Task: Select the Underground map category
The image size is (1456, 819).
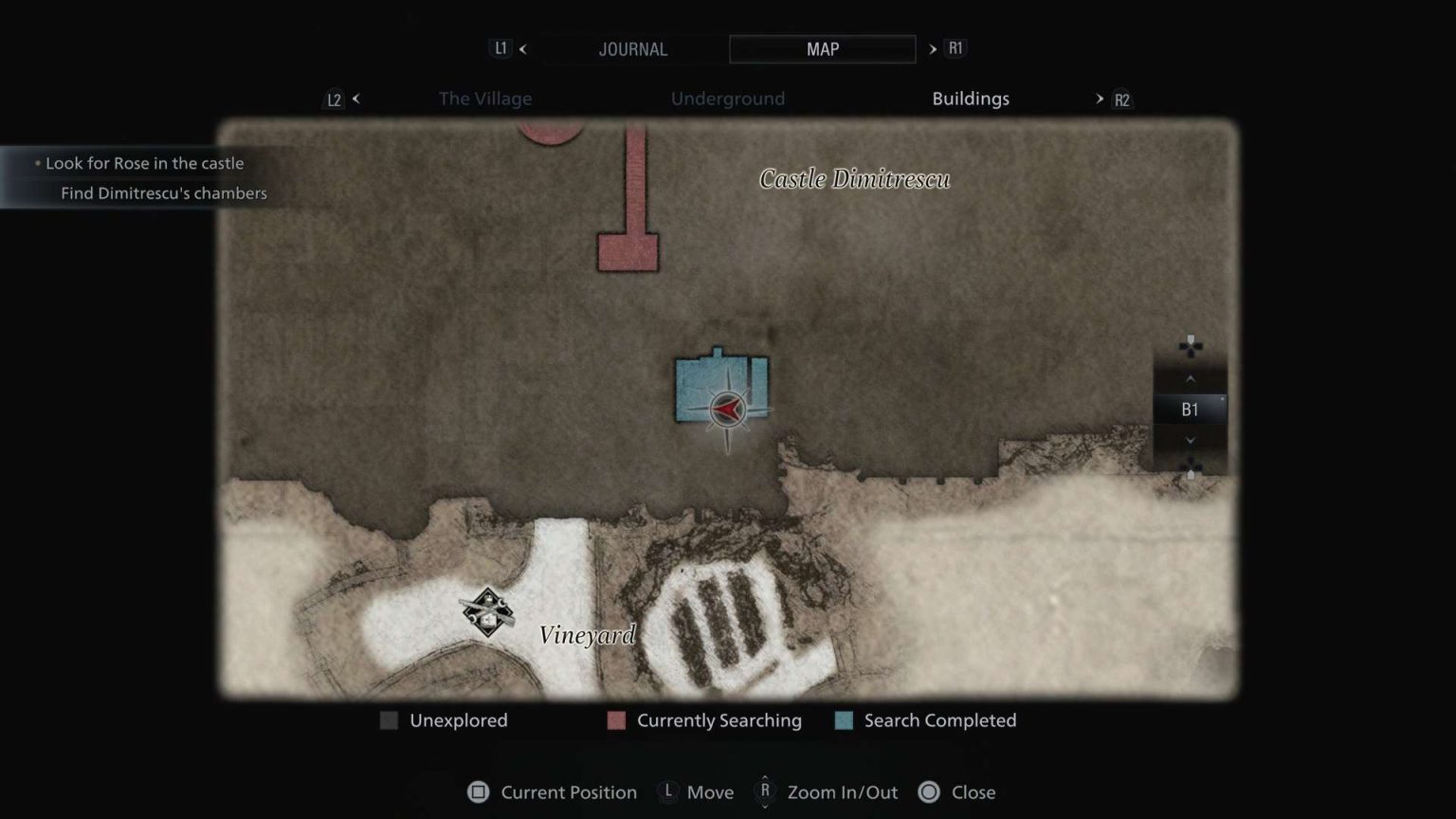Action: click(728, 99)
